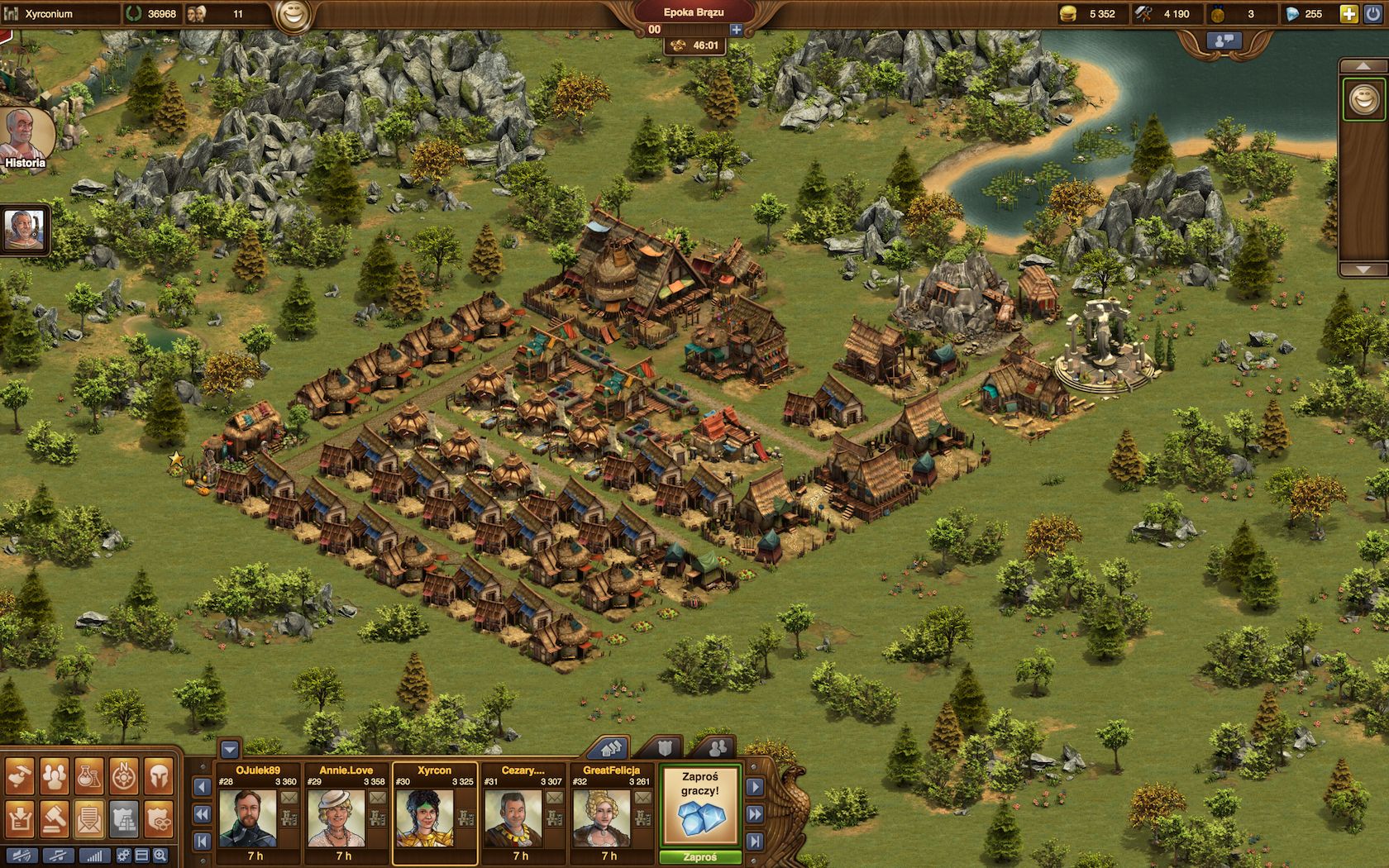1389x868 pixels.
Task: Open the chat panel button under resources
Action: click(x=1224, y=40)
